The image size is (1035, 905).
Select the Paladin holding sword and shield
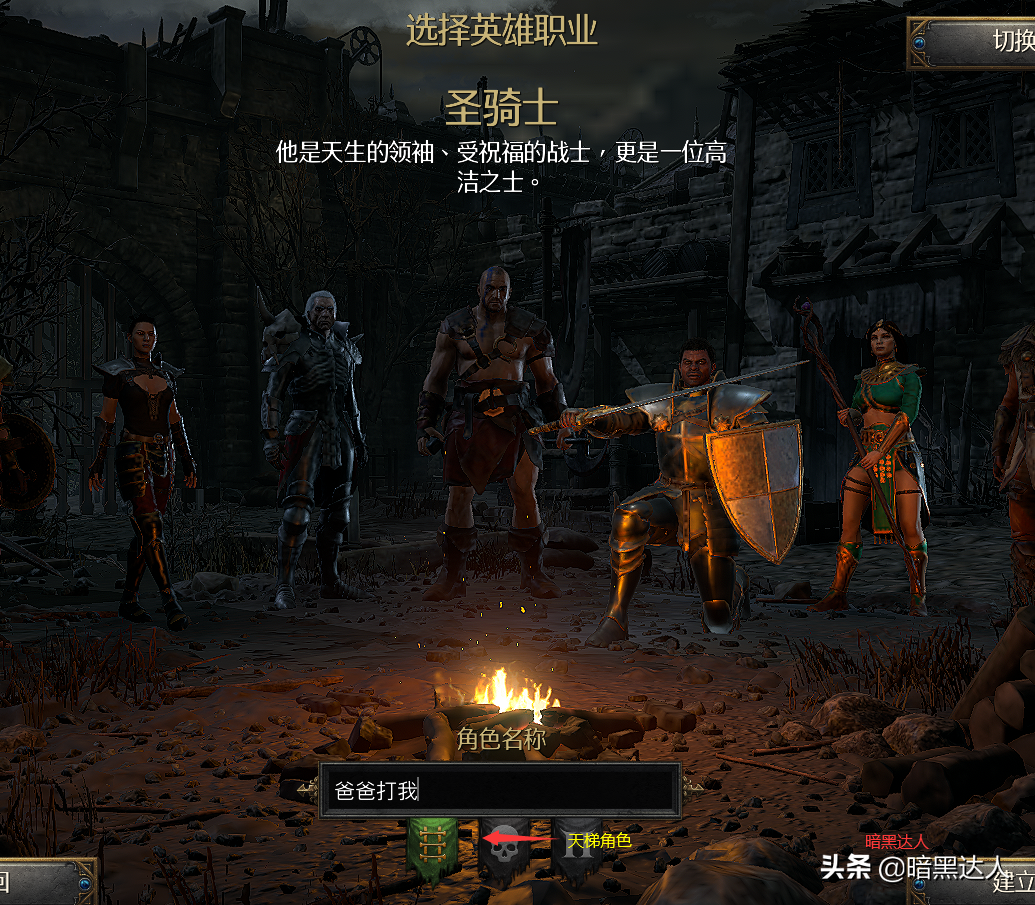(690, 480)
